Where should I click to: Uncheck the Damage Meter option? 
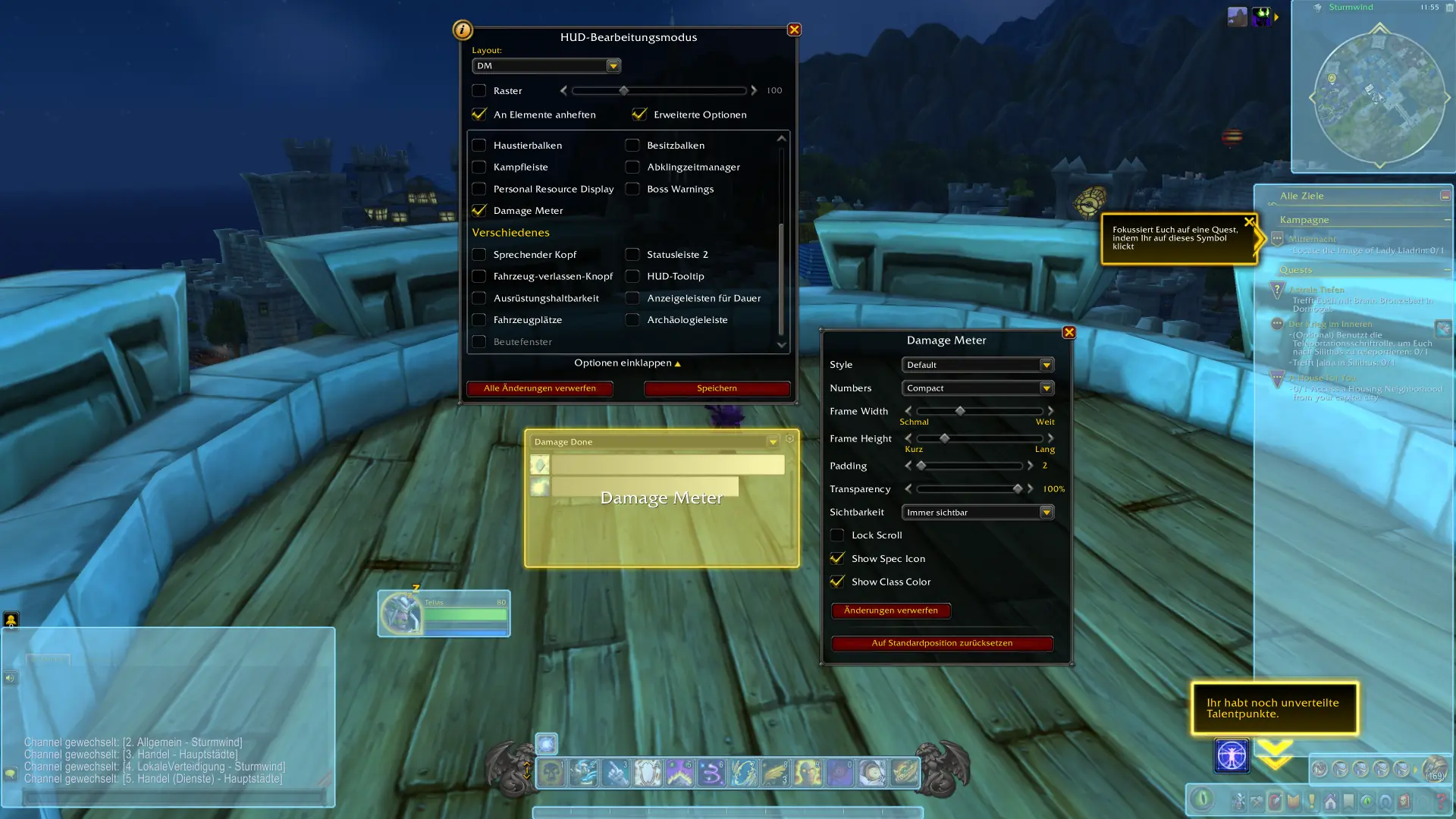[x=479, y=211]
